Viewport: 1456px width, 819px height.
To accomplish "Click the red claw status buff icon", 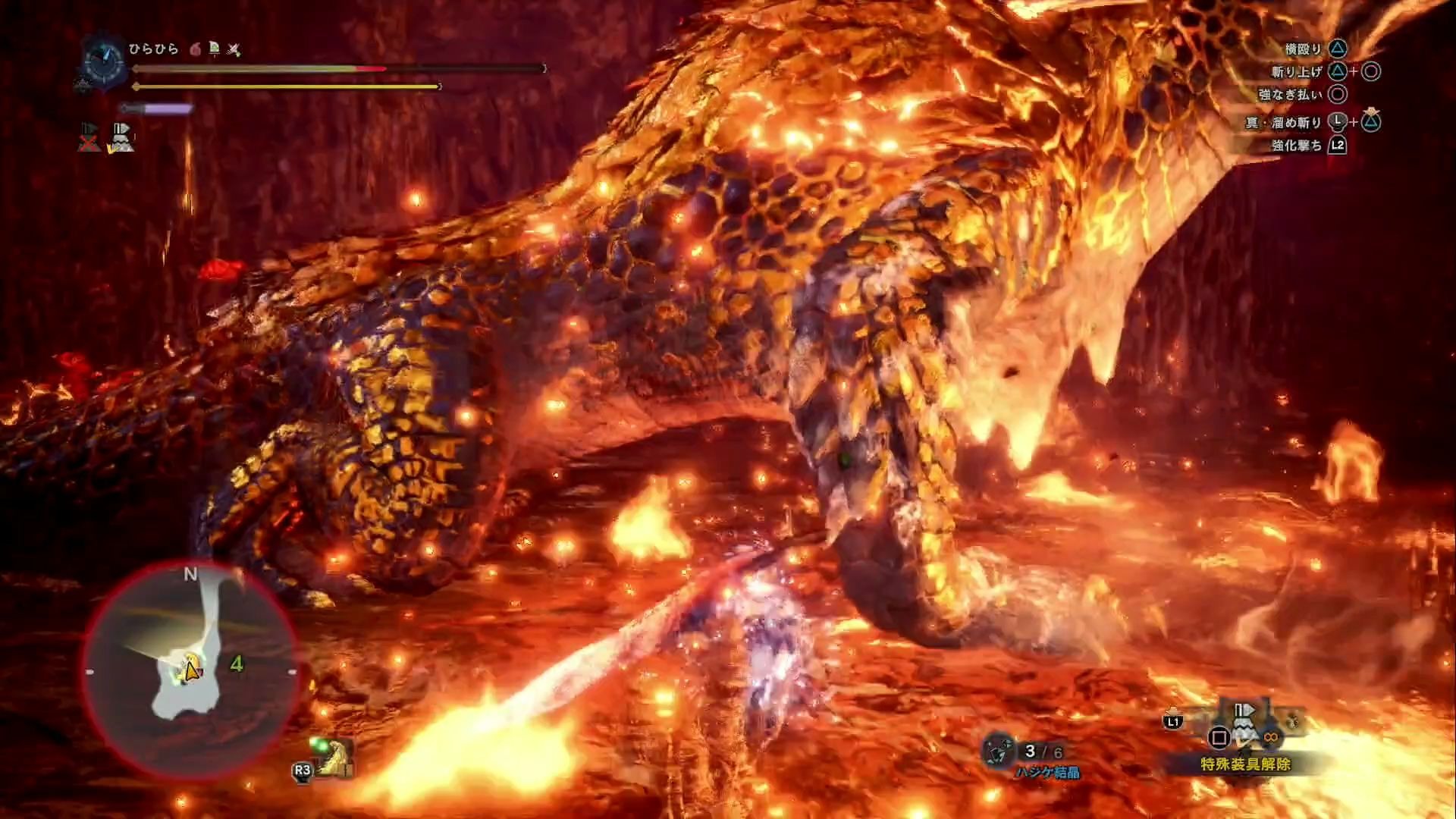I will click(x=195, y=50).
